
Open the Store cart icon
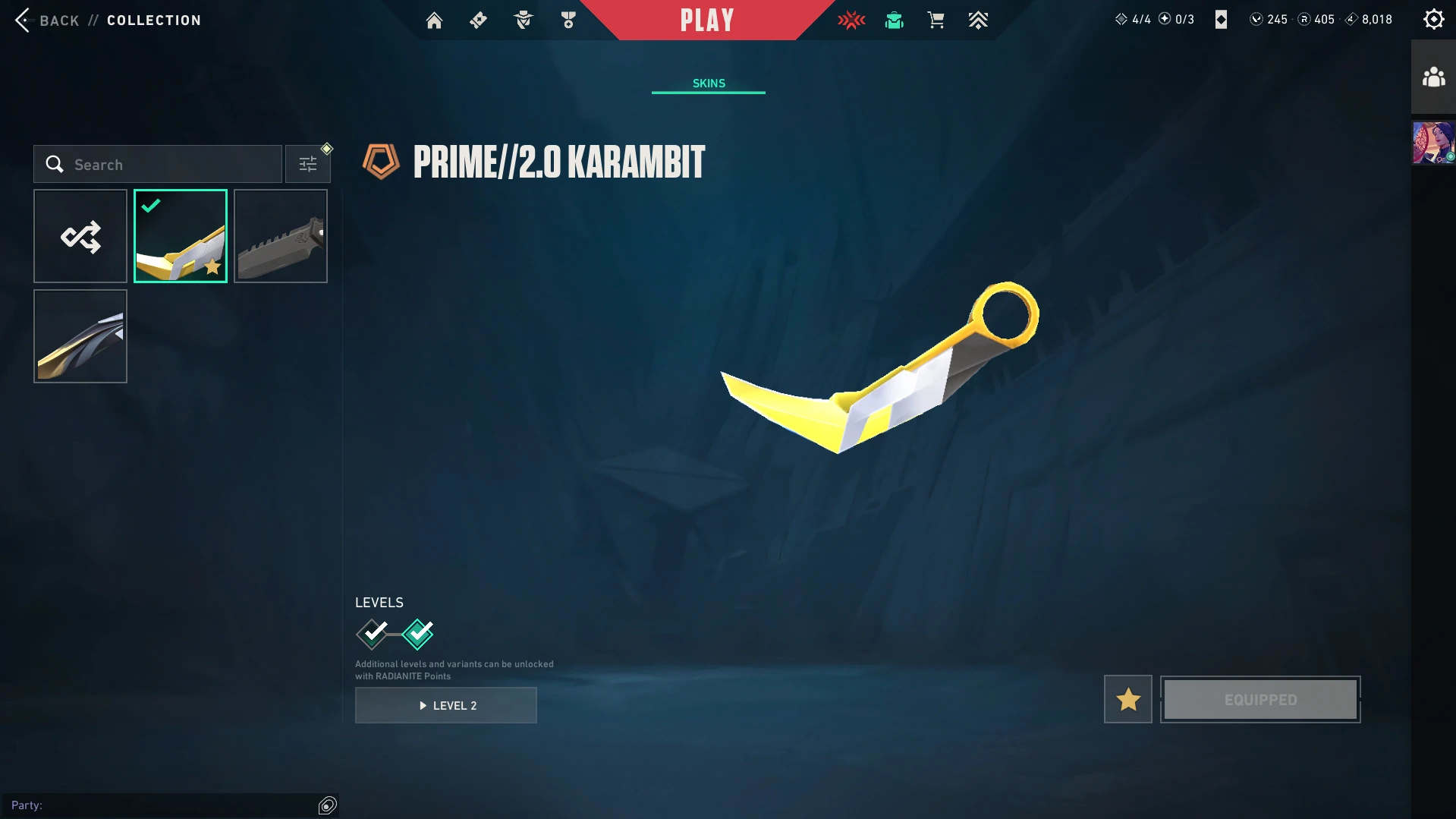[x=936, y=20]
